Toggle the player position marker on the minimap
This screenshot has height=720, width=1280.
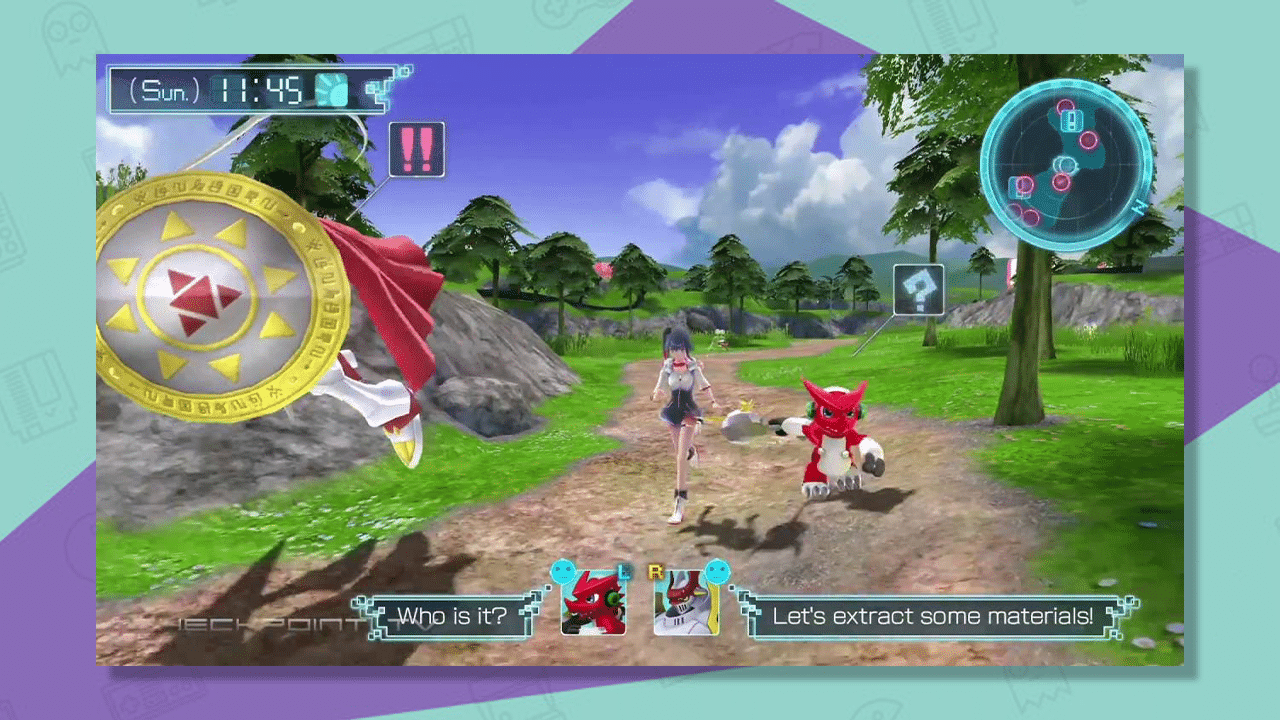point(1066,165)
